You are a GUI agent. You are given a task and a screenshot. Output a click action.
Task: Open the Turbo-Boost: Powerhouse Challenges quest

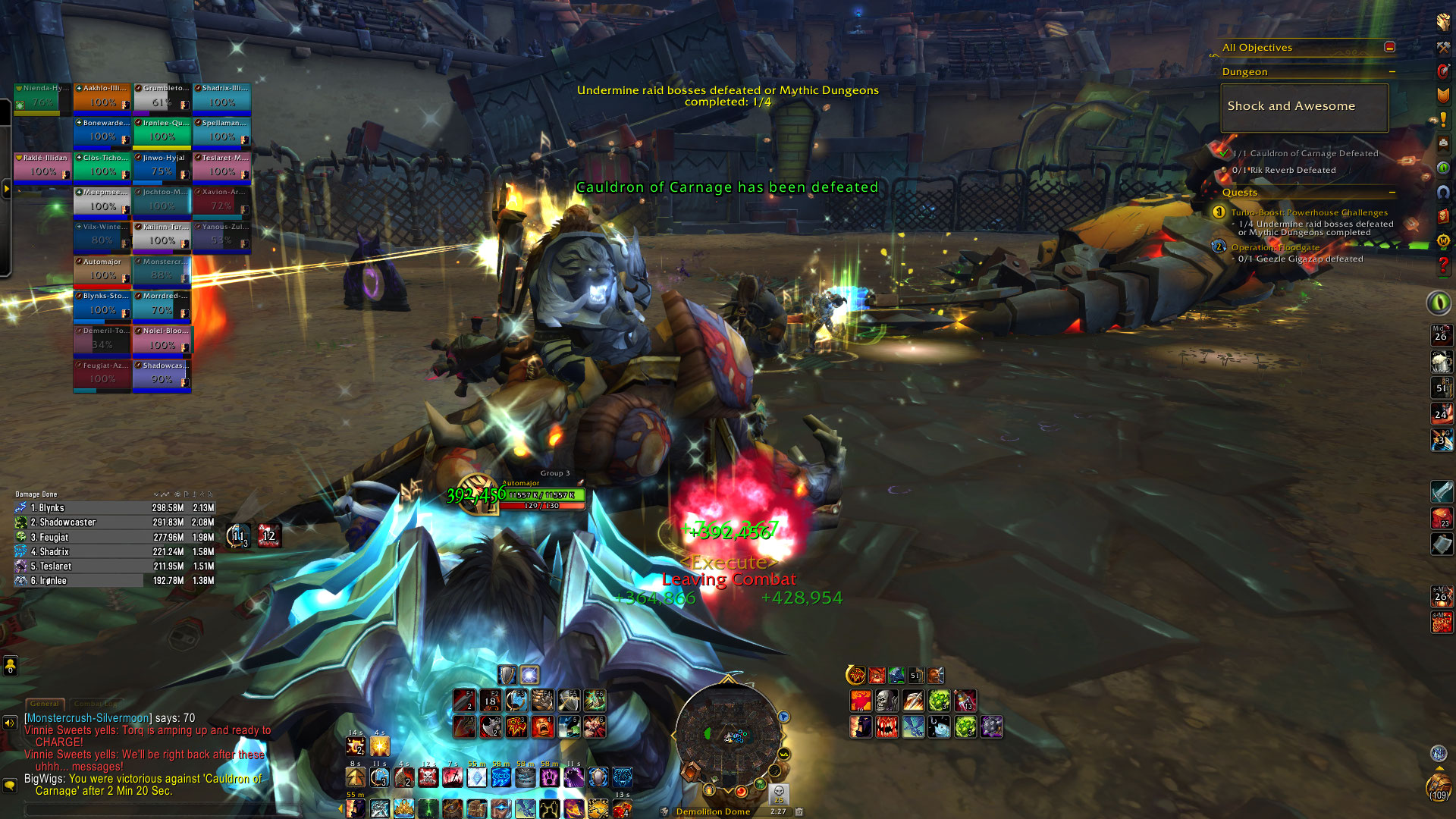point(1309,212)
